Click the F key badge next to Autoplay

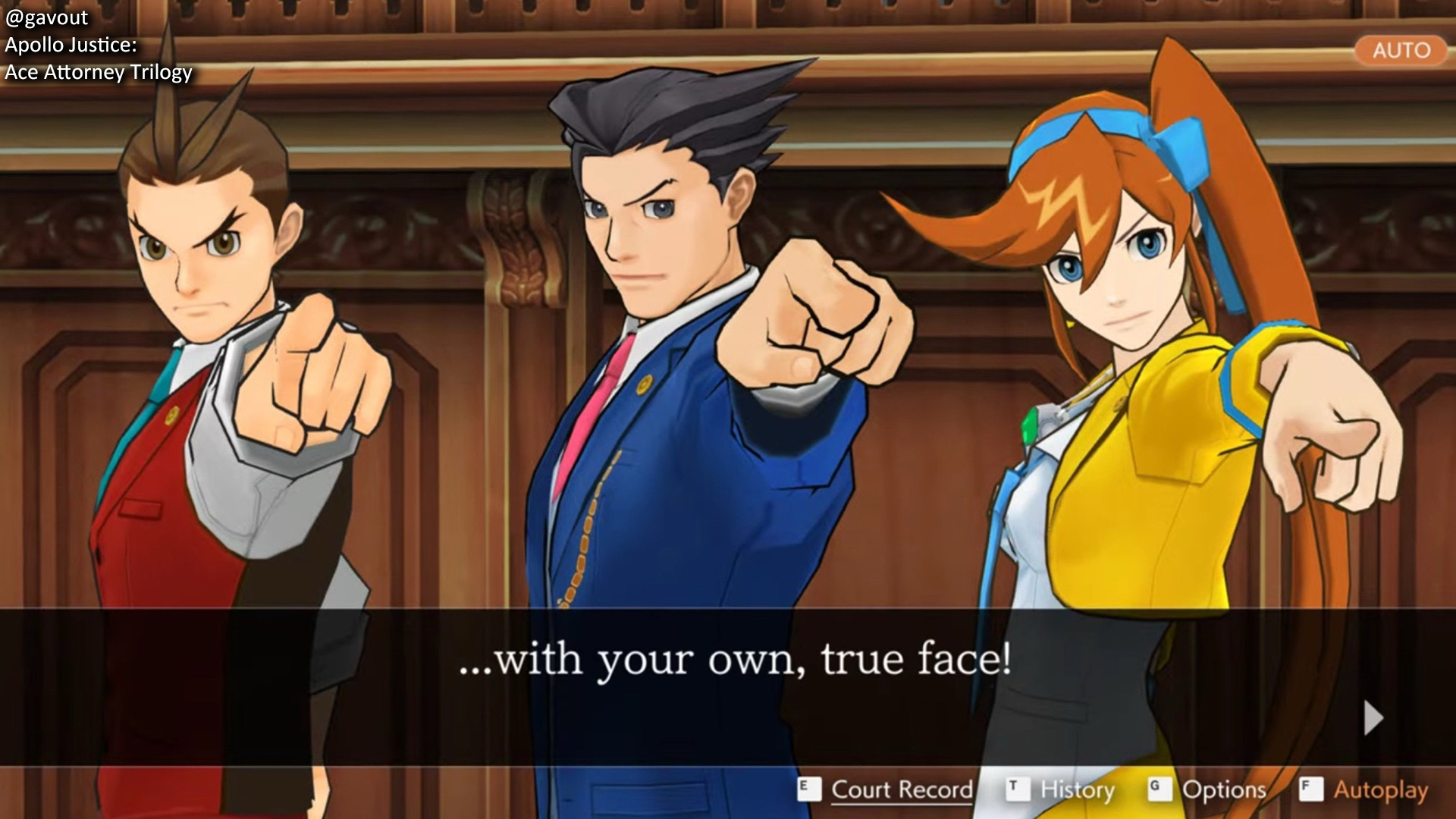1311,790
